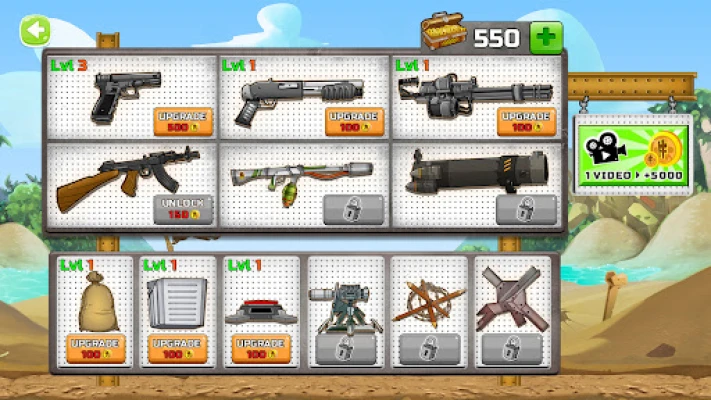The height and width of the screenshot is (400, 711).
Task: Select the locked wooden spike barricade padlock
Action: pyautogui.click(x=429, y=349)
